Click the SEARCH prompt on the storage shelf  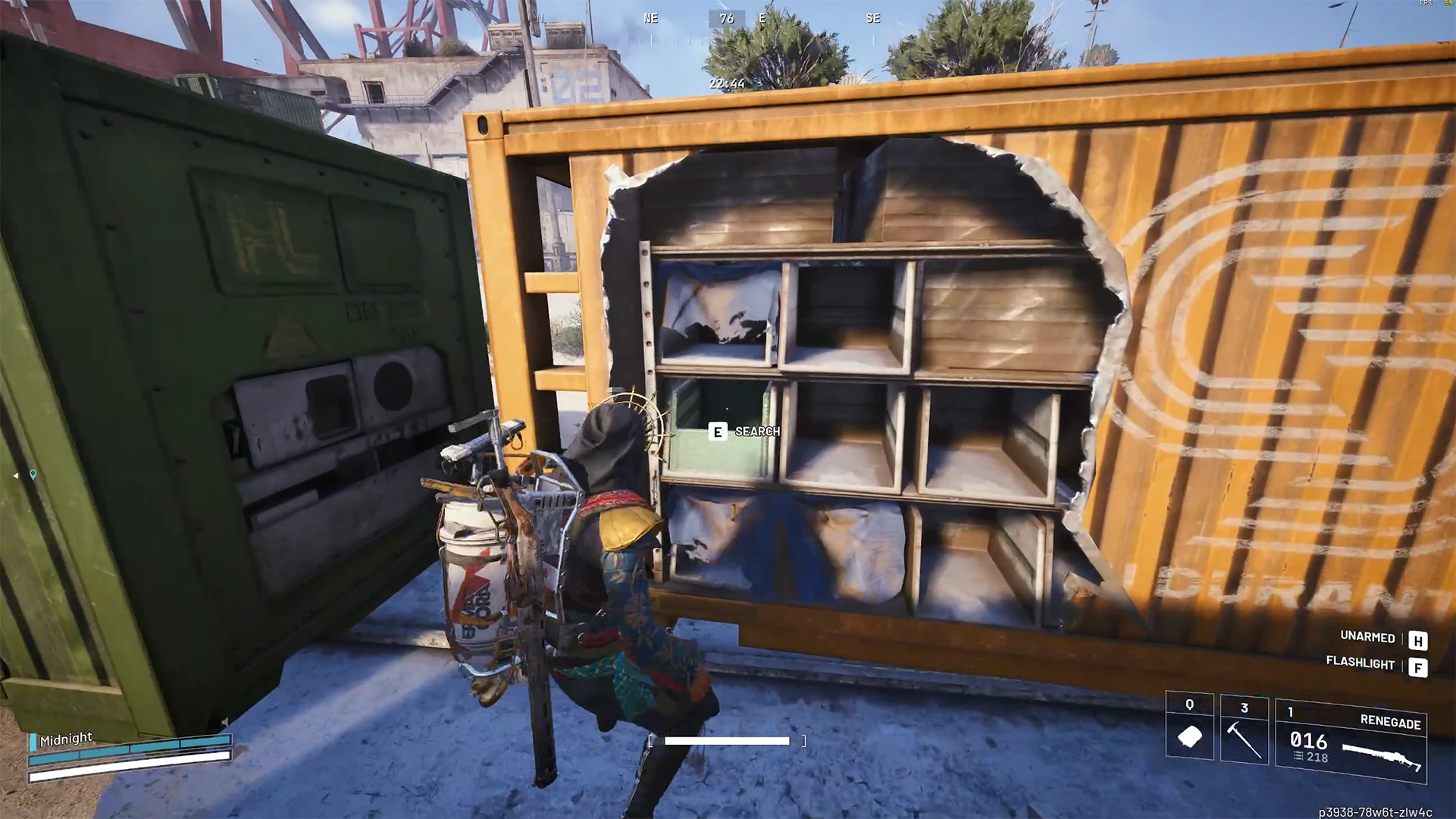coord(756,431)
